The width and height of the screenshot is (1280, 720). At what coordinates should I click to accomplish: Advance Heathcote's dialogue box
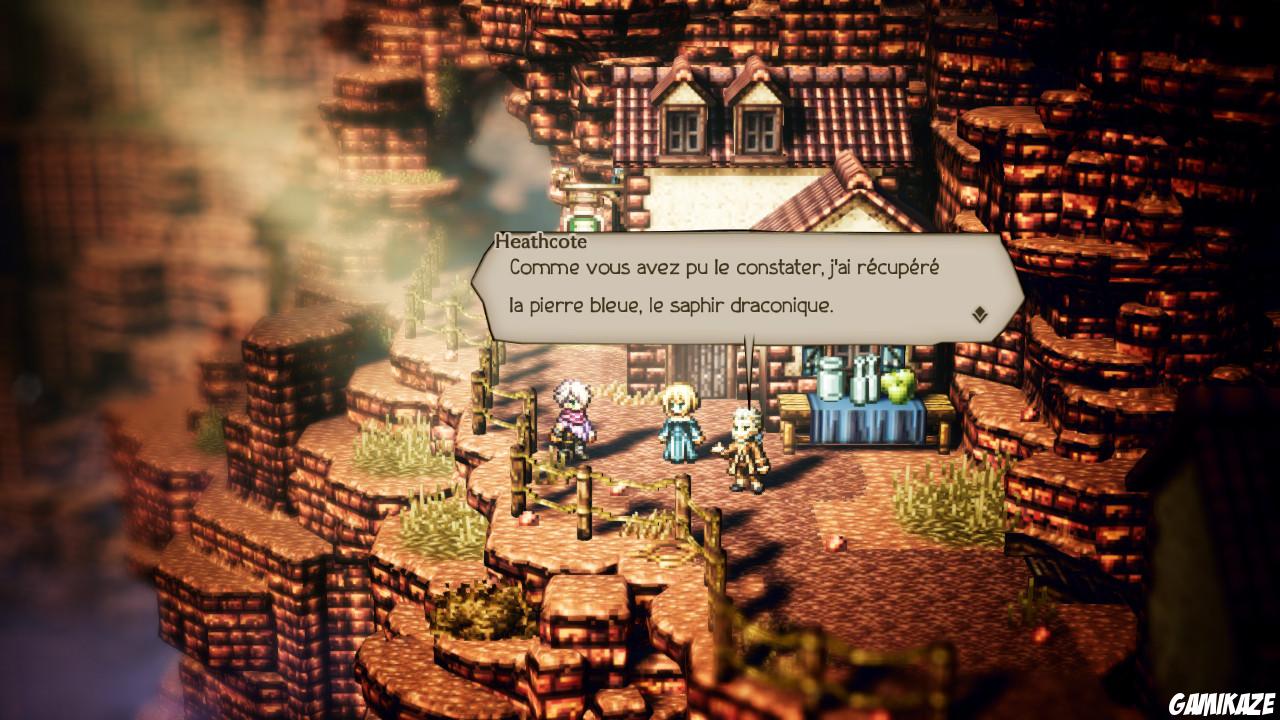pos(740,285)
